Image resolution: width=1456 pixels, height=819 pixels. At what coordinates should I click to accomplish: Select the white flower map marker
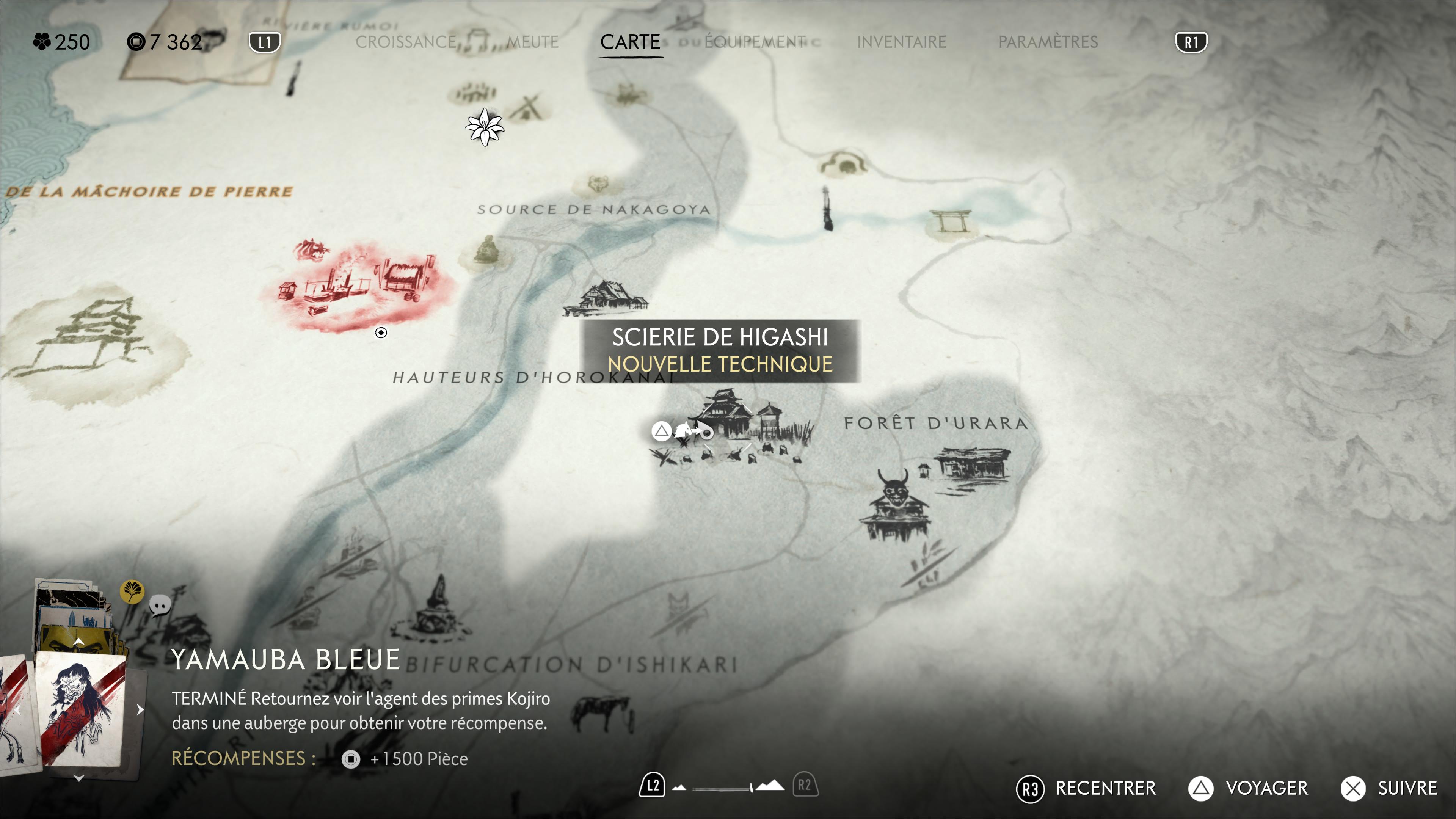pos(485,128)
